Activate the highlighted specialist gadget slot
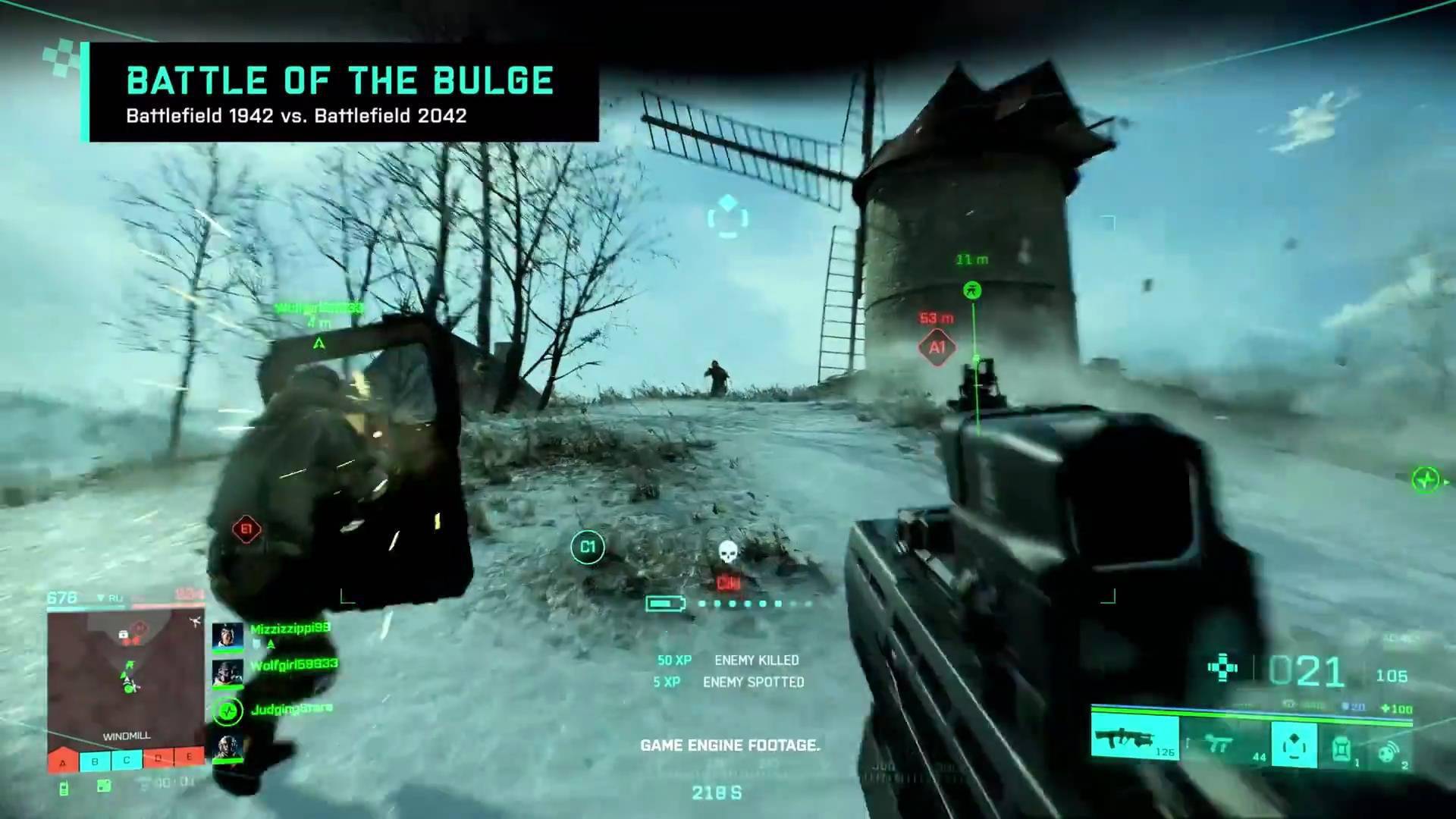The width and height of the screenshot is (1456, 819). point(1294,744)
